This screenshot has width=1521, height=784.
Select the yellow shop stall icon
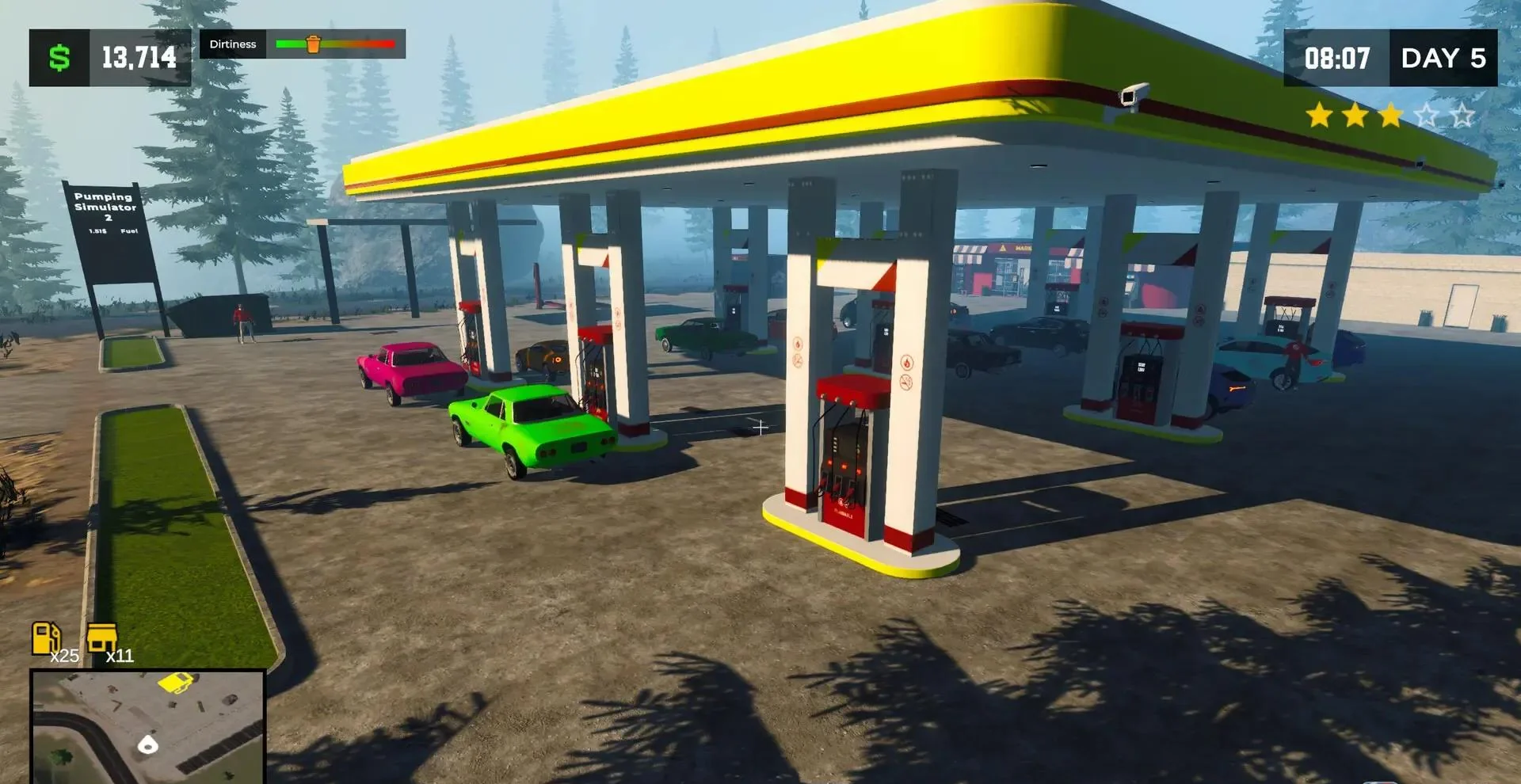(102, 637)
